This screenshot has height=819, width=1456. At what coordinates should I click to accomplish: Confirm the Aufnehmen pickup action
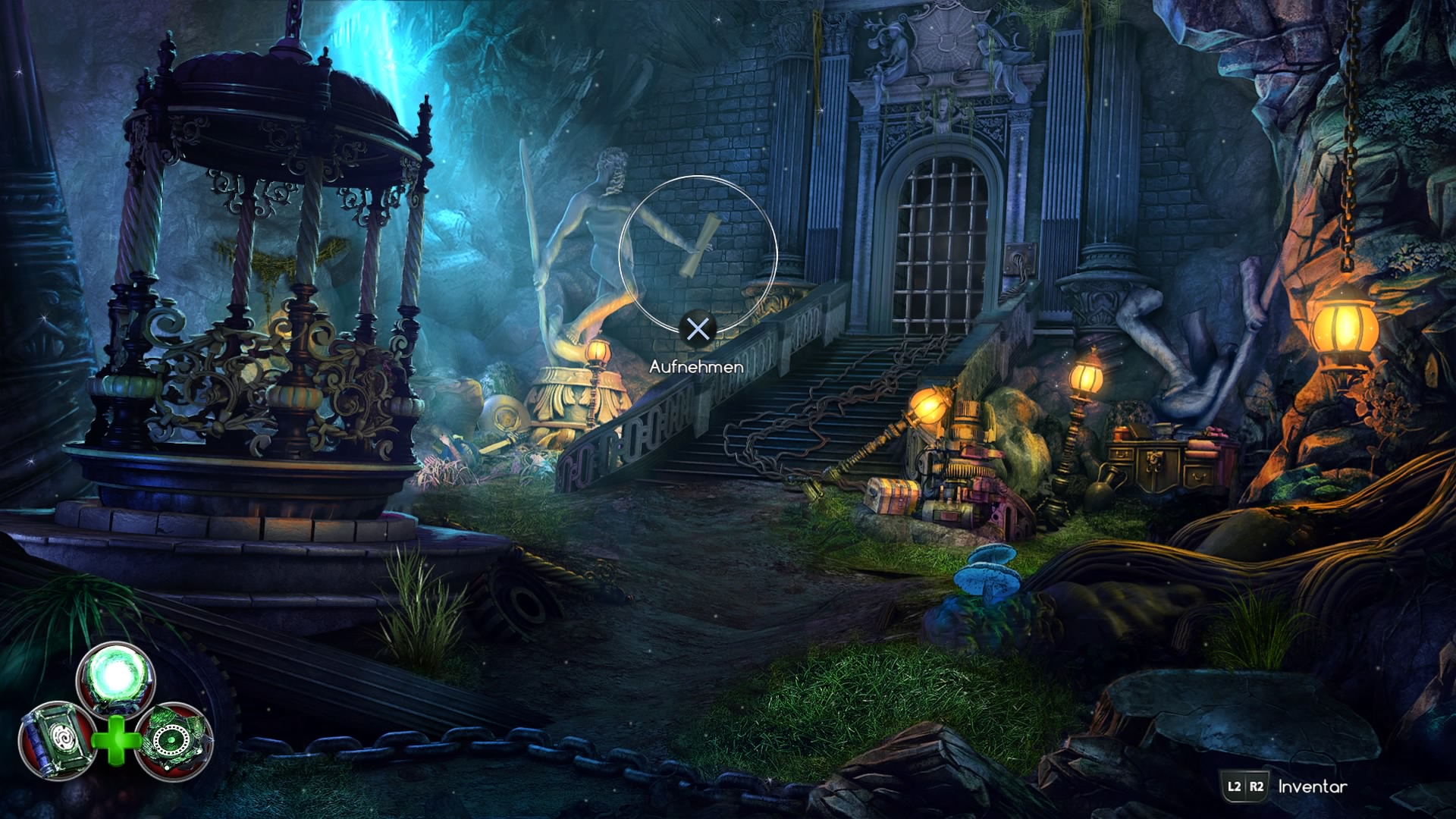697,329
